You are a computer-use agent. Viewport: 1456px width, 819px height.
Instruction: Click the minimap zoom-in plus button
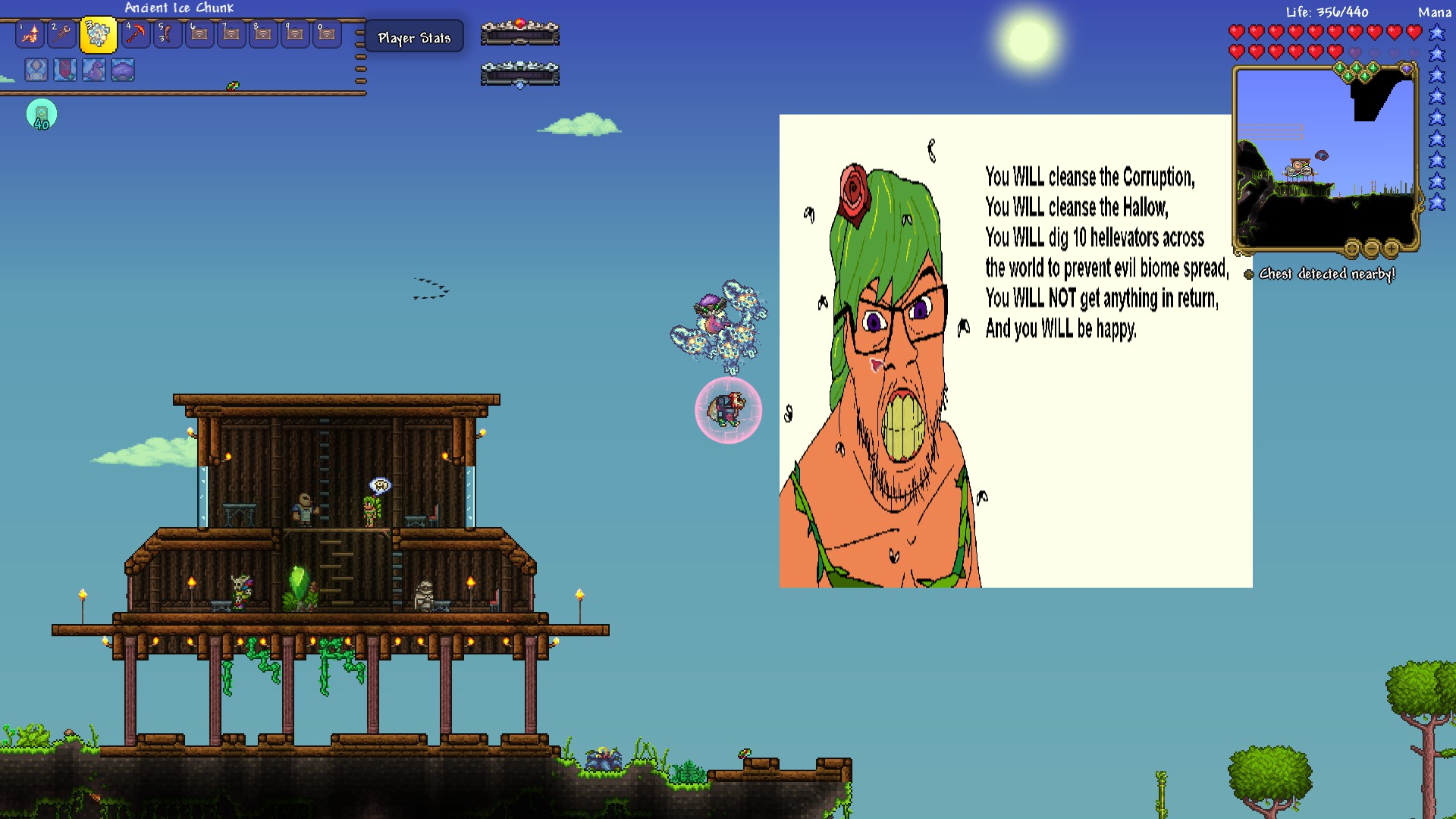1392,248
